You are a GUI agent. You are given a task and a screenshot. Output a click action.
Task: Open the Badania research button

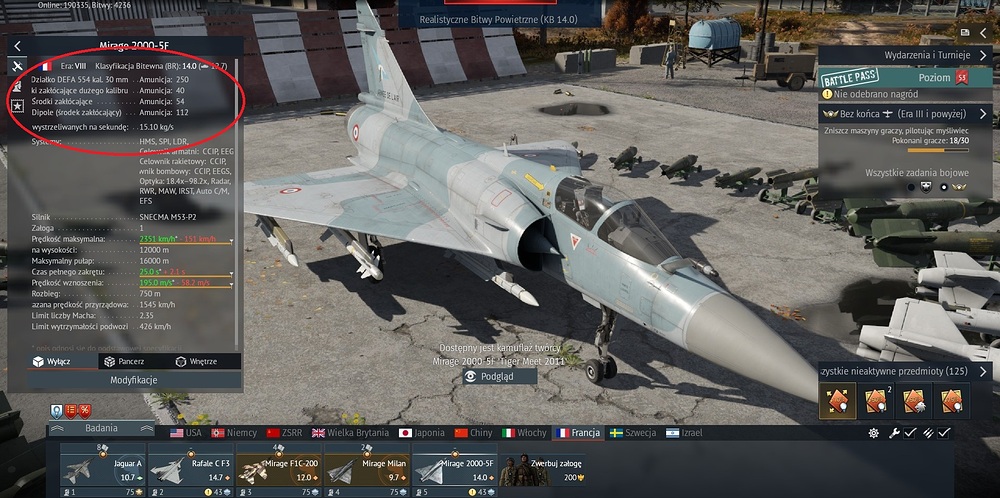[100, 428]
